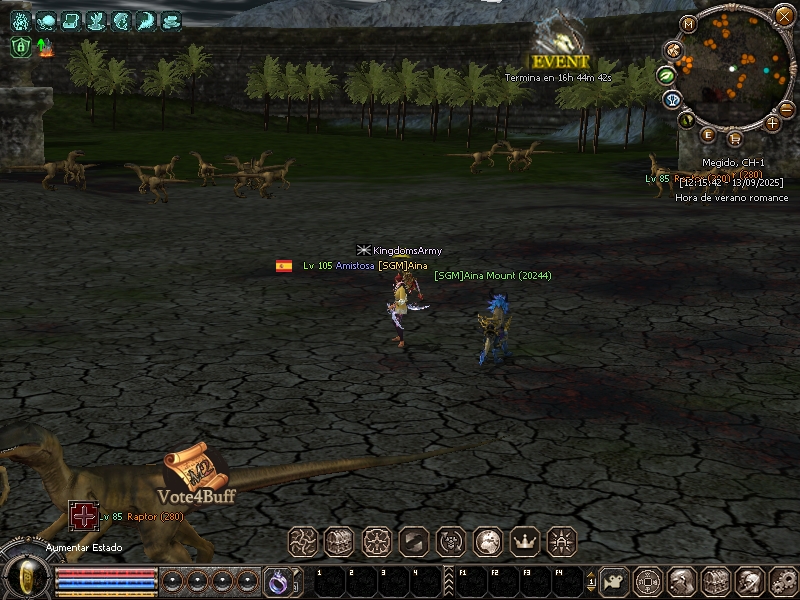
Task: Click the red cross Aumentar Estado icon
Action: (83, 515)
